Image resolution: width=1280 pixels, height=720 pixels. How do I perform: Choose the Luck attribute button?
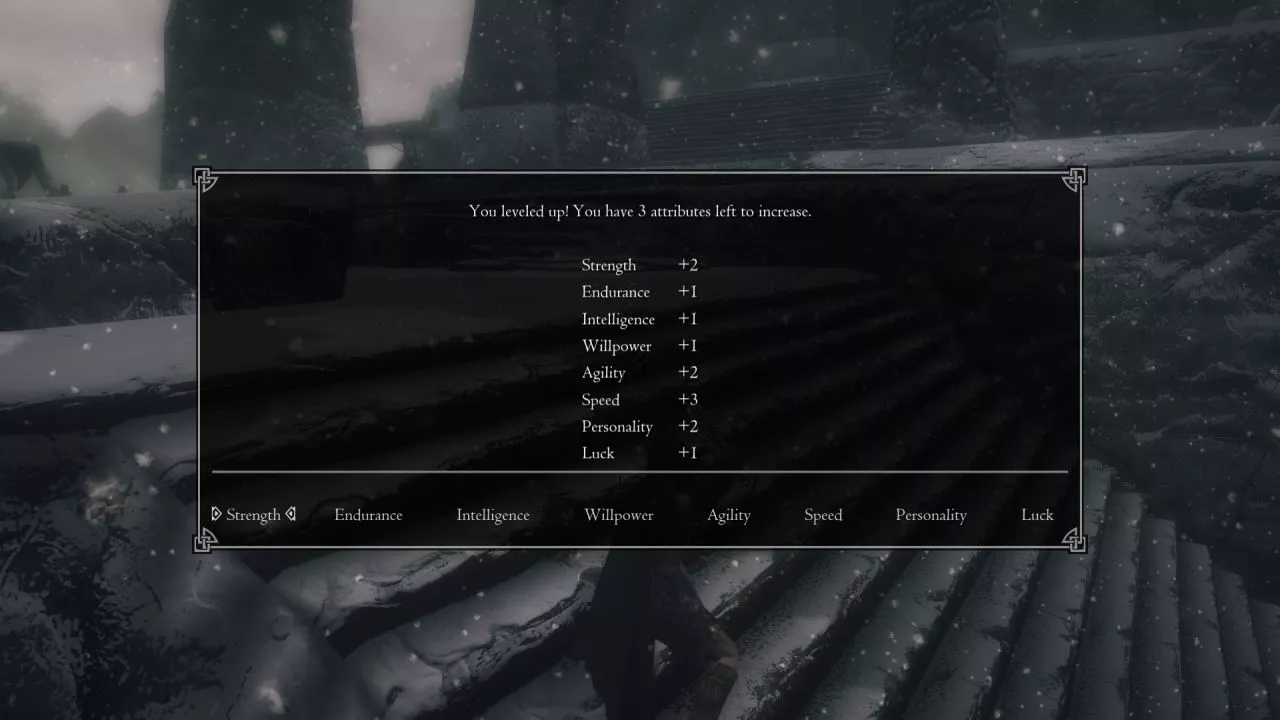[1037, 515]
